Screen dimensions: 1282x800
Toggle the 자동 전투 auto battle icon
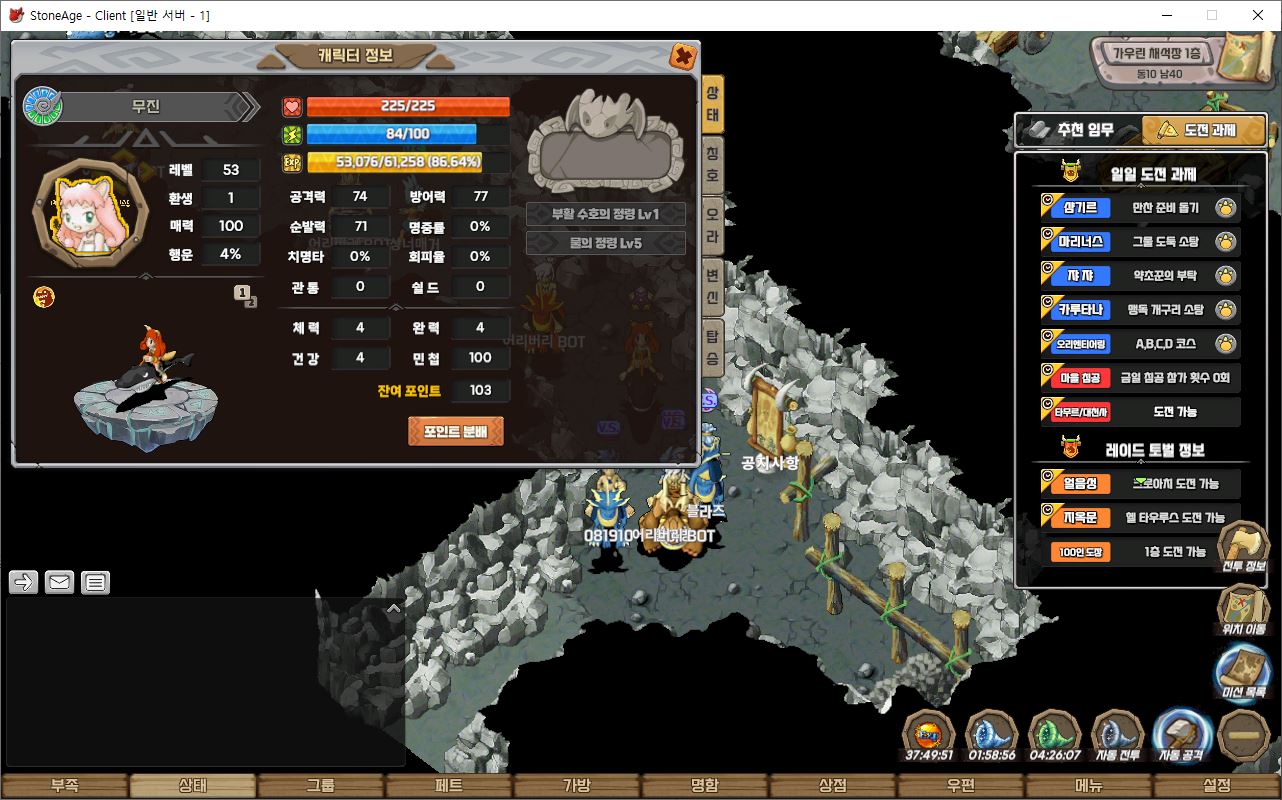(1118, 736)
